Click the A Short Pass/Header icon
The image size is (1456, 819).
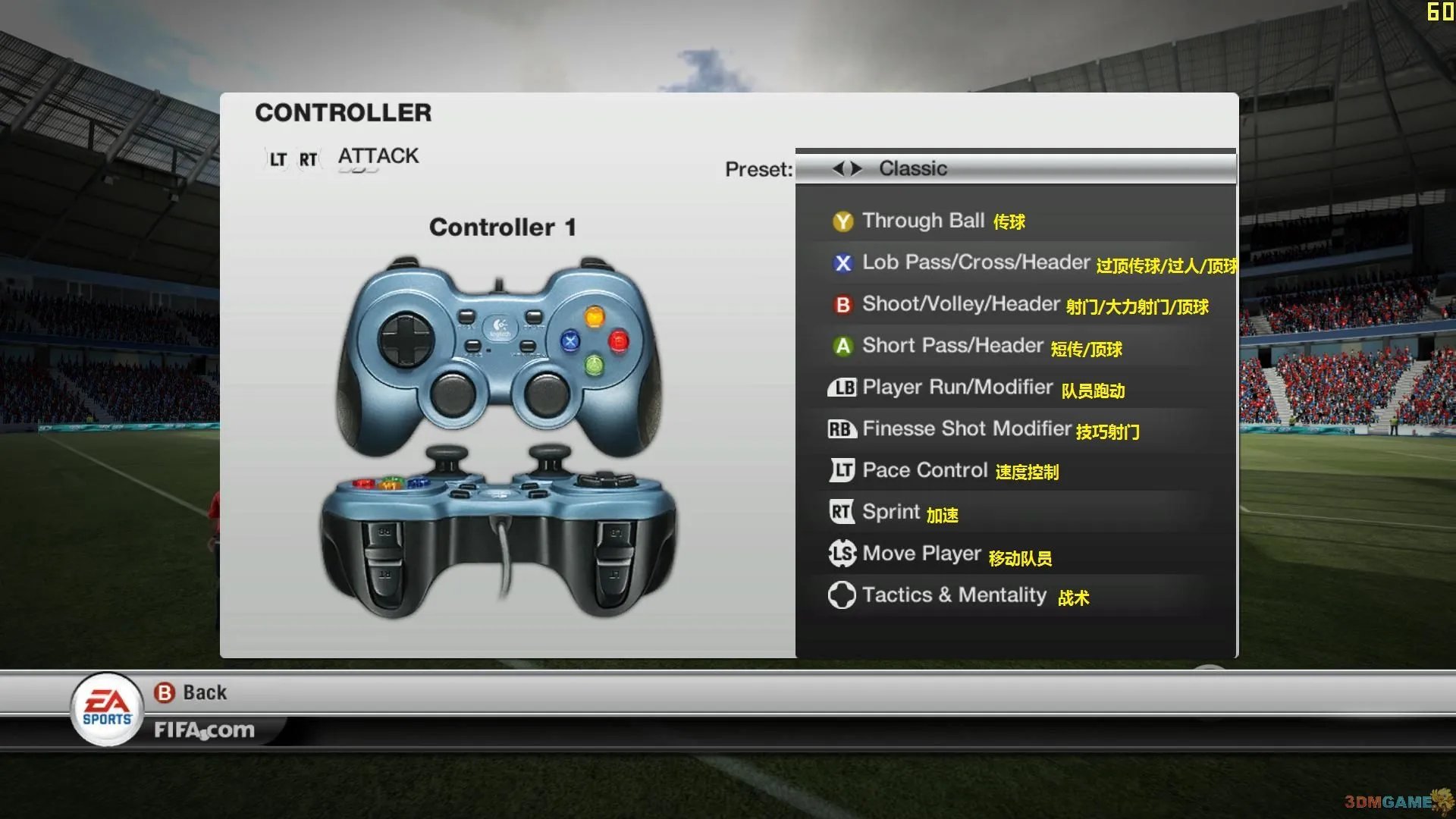842,346
